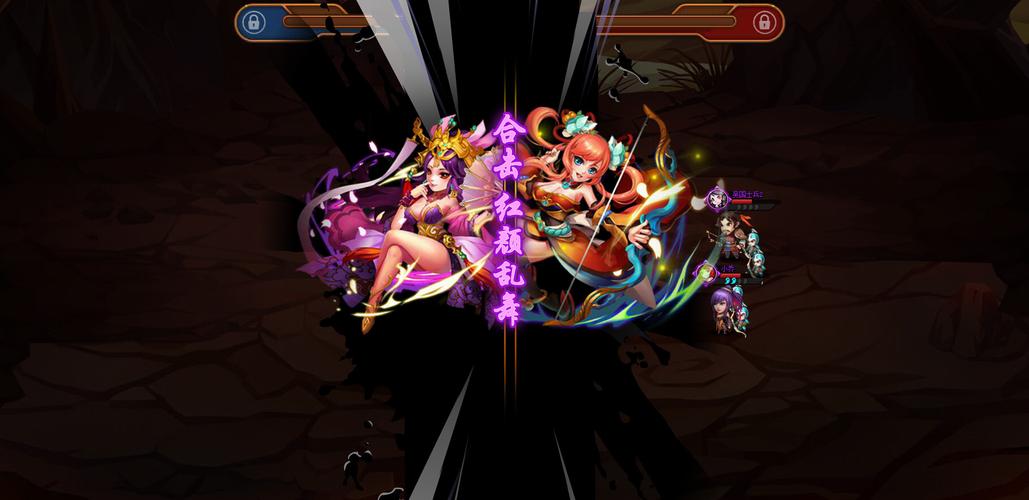Click the lock icon on the blue bar
The height and width of the screenshot is (500, 1029).
tap(254, 22)
